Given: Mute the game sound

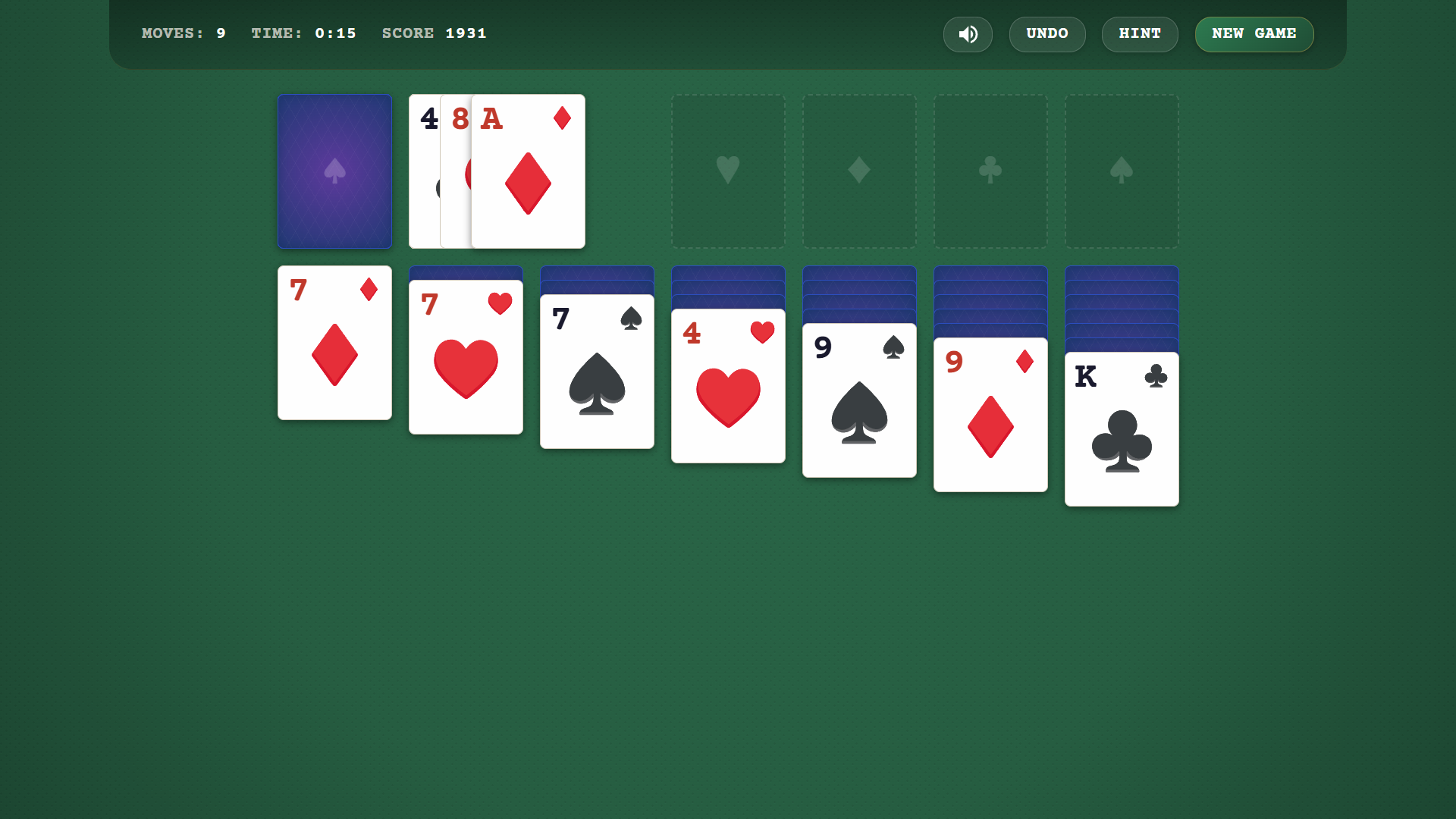Looking at the screenshot, I should click(968, 34).
